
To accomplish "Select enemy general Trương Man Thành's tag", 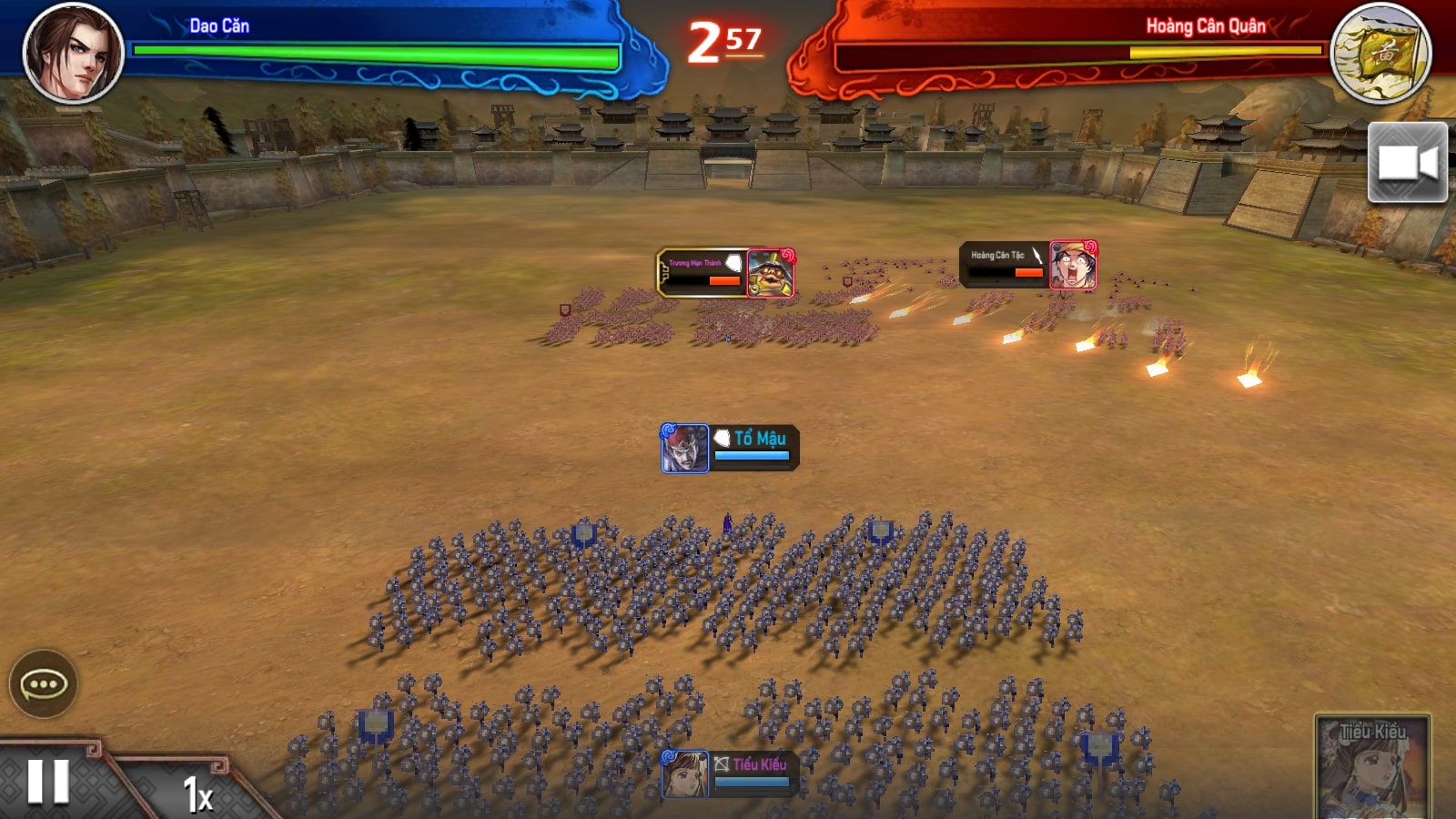I will (725, 273).
